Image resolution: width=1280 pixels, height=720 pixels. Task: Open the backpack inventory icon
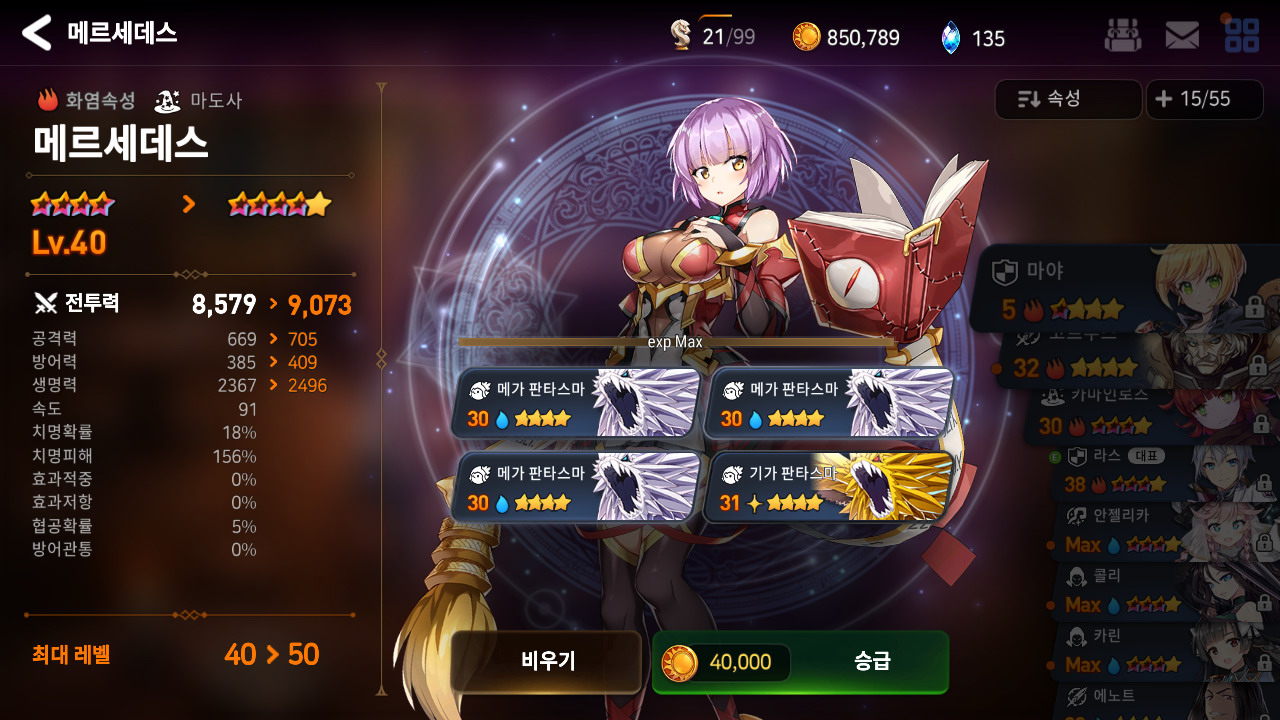1122,35
